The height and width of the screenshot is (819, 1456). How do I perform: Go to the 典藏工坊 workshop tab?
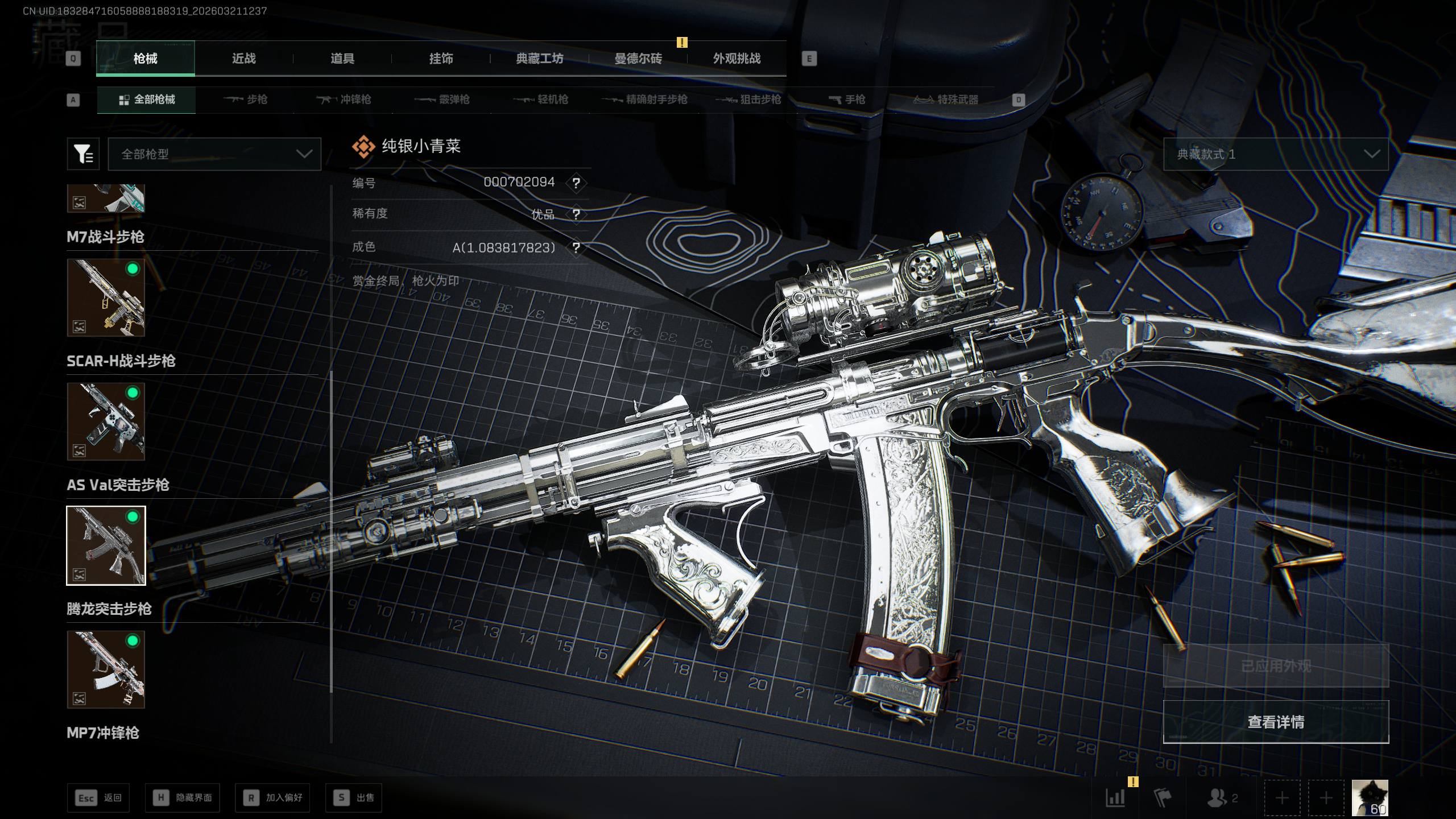[x=539, y=59]
